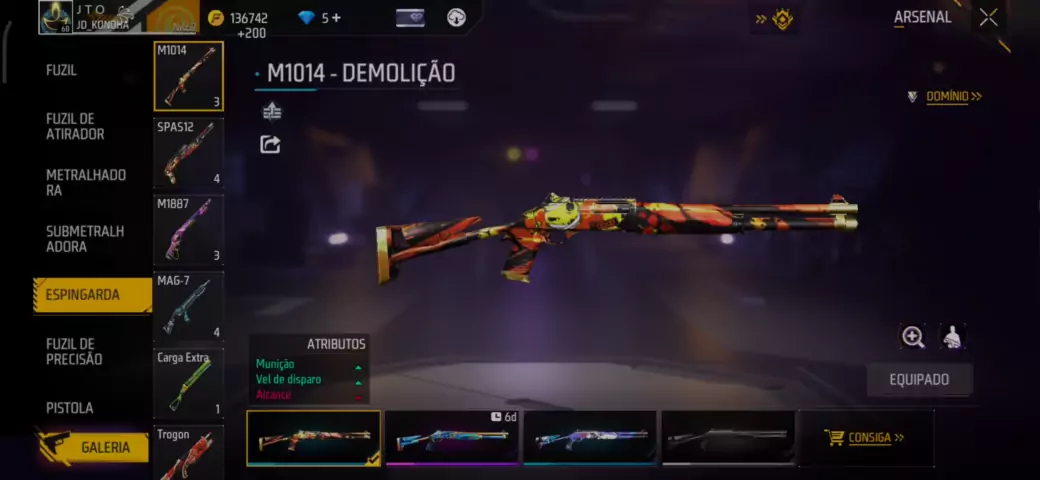Open the Galeria button
The width and height of the screenshot is (1040, 480).
tap(104, 447)
